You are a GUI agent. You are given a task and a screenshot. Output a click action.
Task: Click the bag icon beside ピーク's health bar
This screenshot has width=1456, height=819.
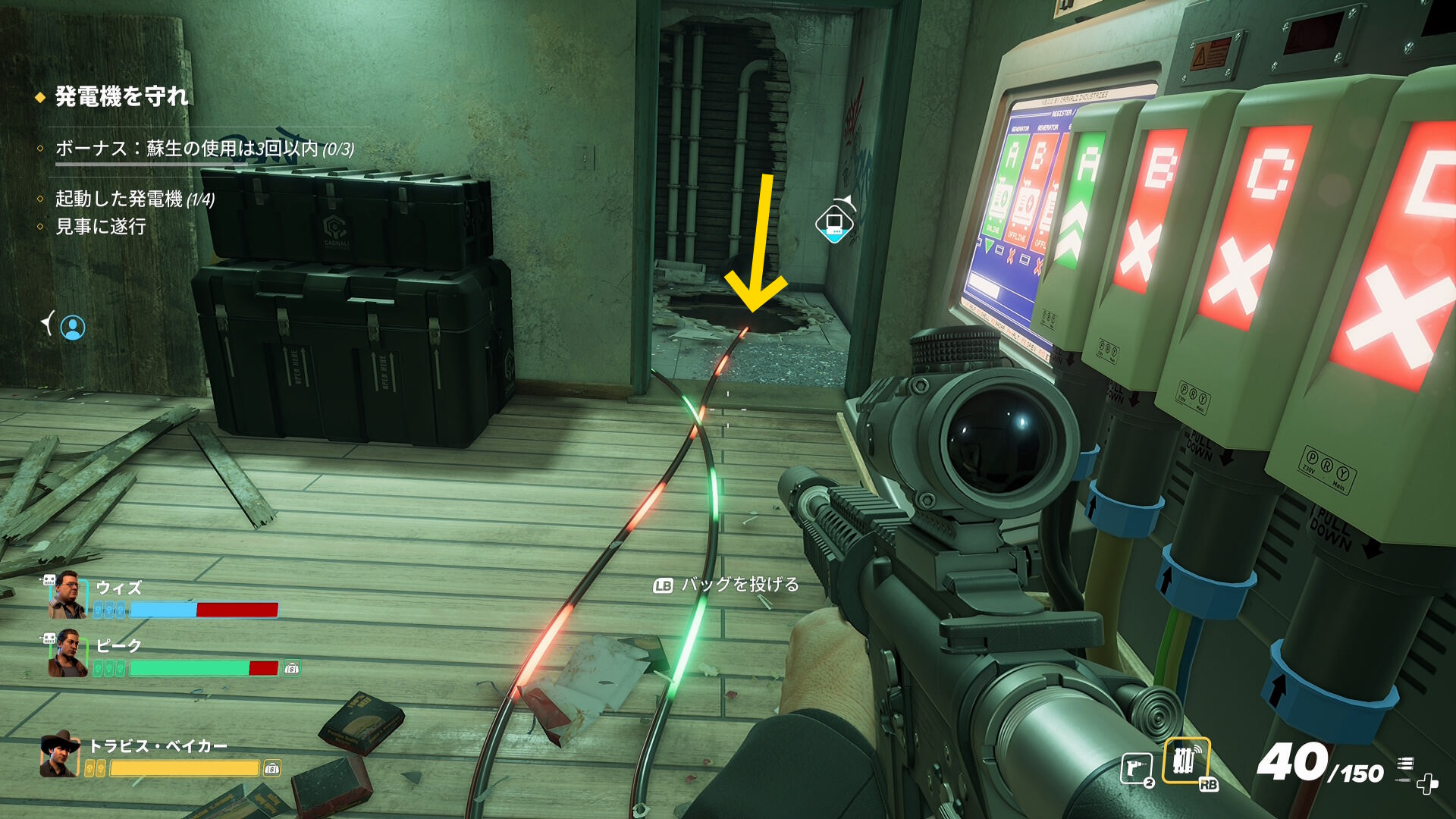(292, 668)
